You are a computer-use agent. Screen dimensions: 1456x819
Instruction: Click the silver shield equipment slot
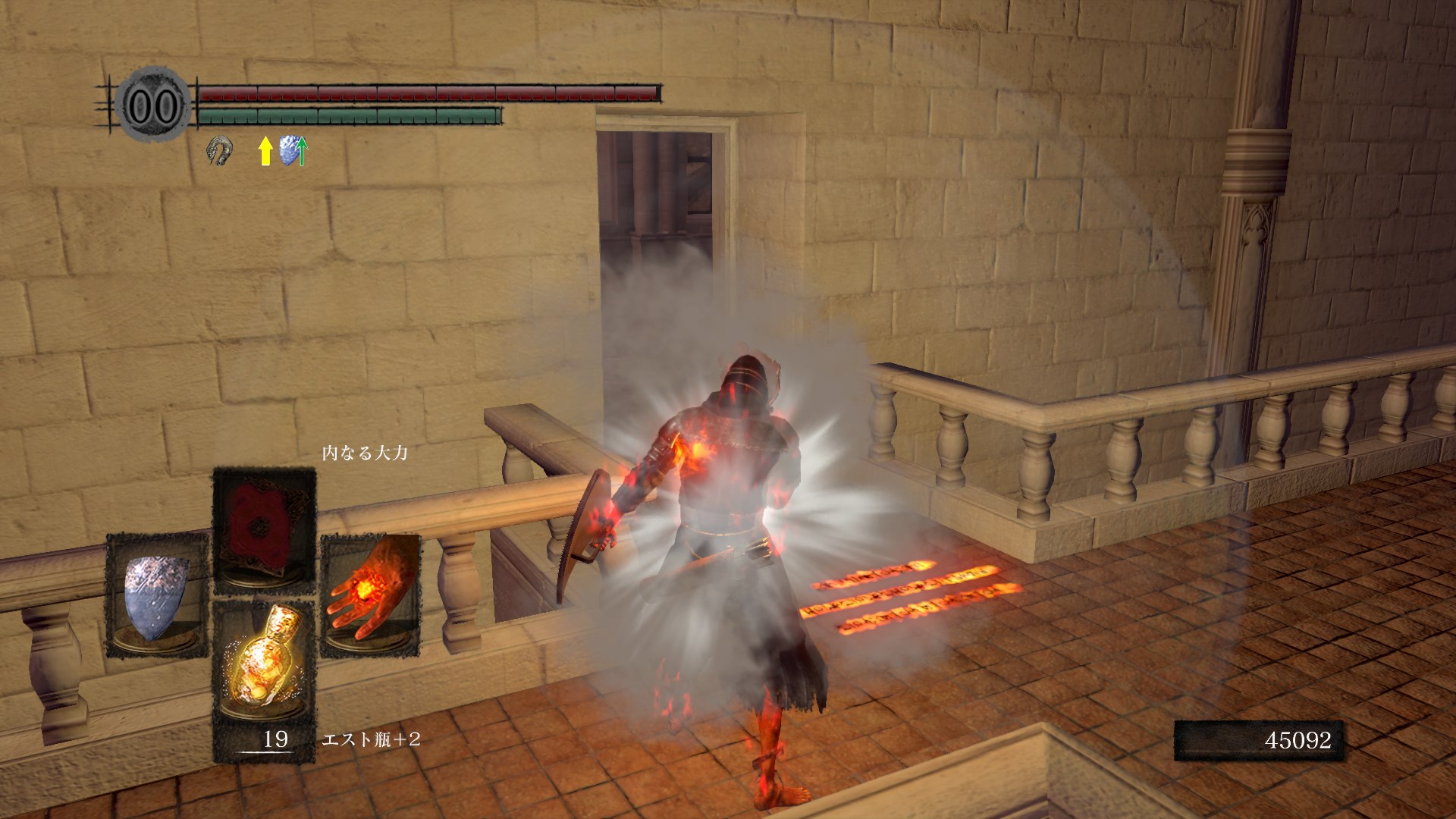pyautogui.click(x=157, y=594)
